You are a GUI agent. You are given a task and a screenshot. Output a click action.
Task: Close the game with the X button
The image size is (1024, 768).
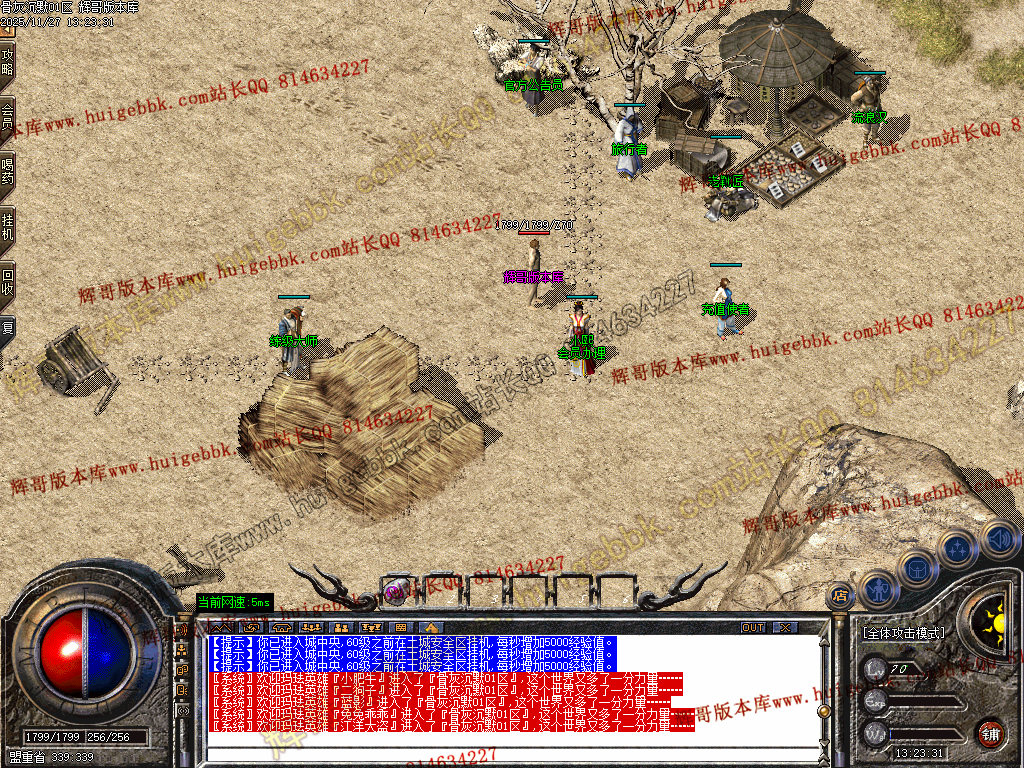(786, 627)
